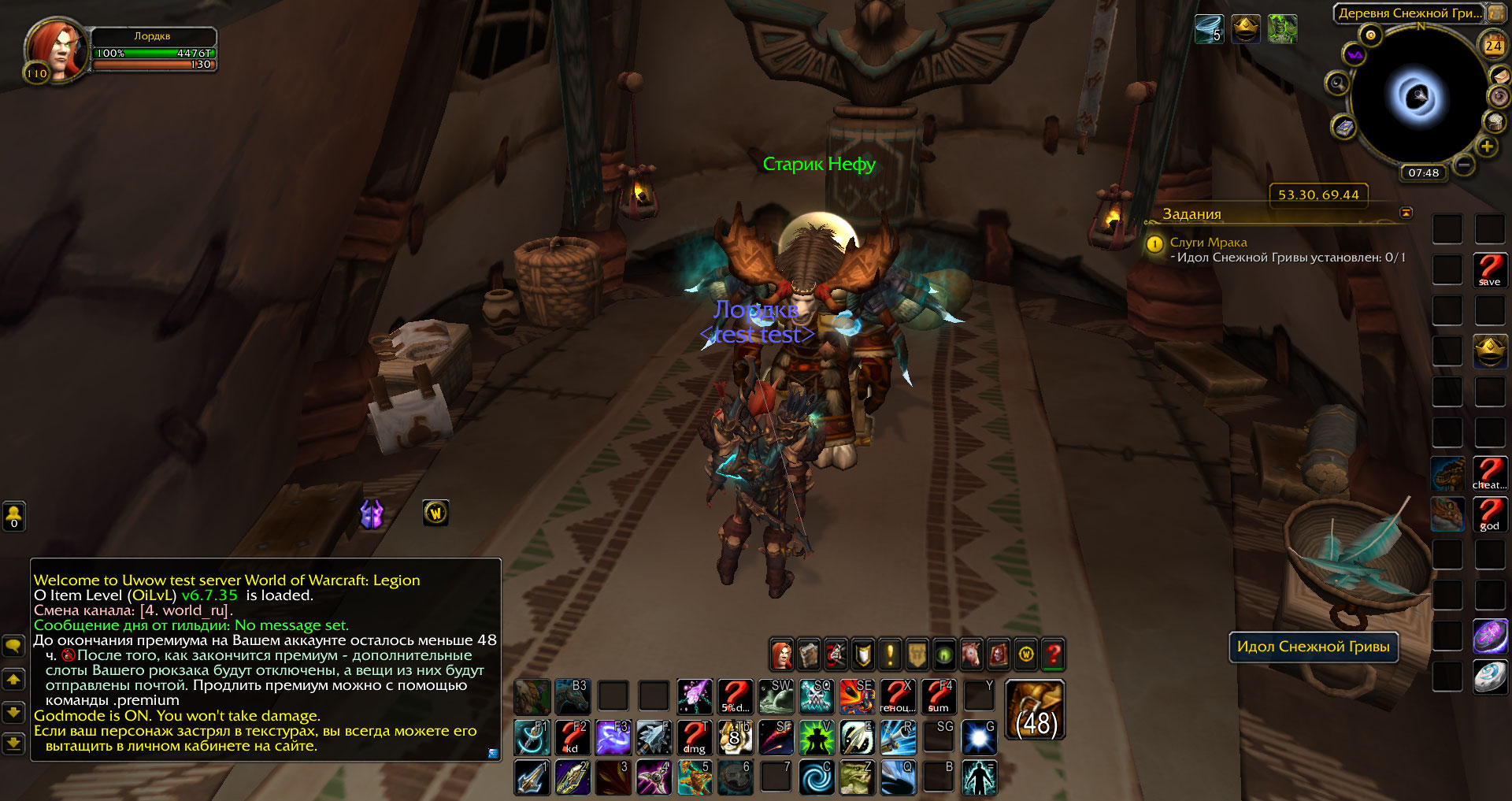
Task: Open the minimap
Action: pos(1418,96)
